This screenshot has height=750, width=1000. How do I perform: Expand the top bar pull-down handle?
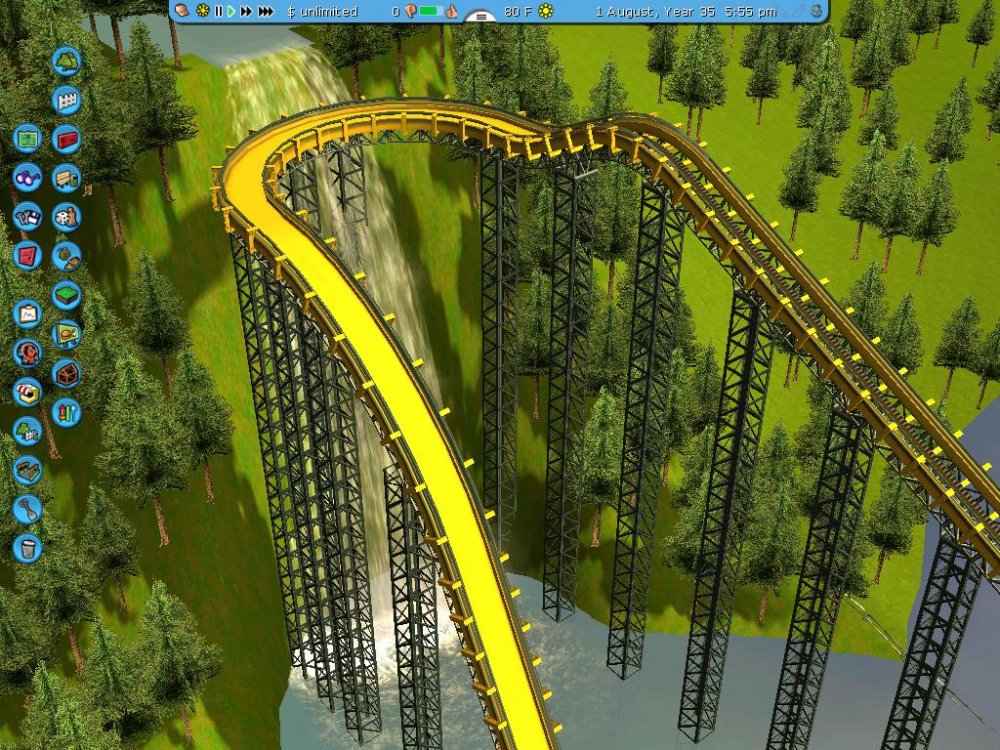click(481, 17)
